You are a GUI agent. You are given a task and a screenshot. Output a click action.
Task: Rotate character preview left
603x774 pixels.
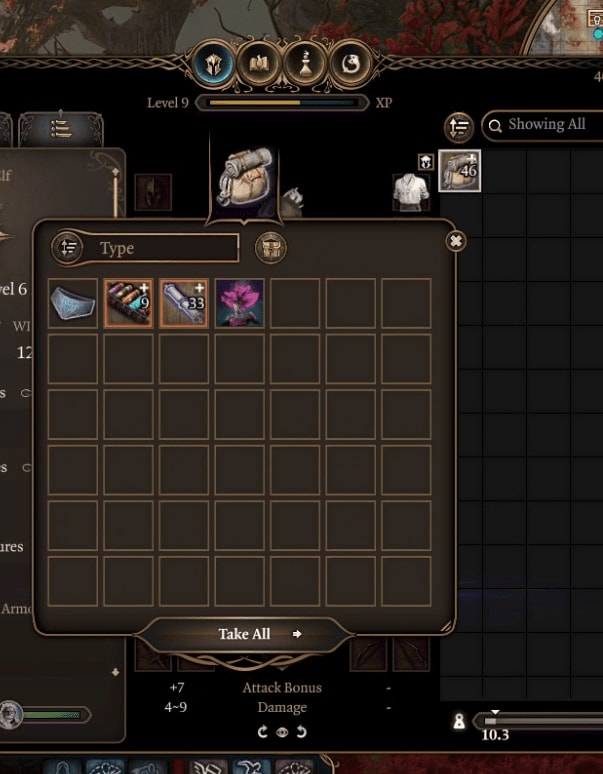(263, 732)
